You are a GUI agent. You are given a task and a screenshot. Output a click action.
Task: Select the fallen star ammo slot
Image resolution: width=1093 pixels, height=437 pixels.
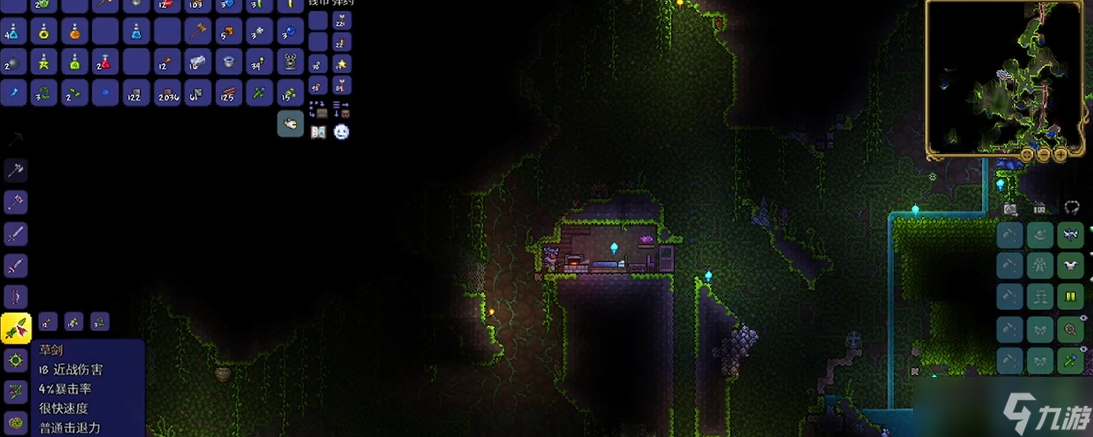[x=341, y=64]
